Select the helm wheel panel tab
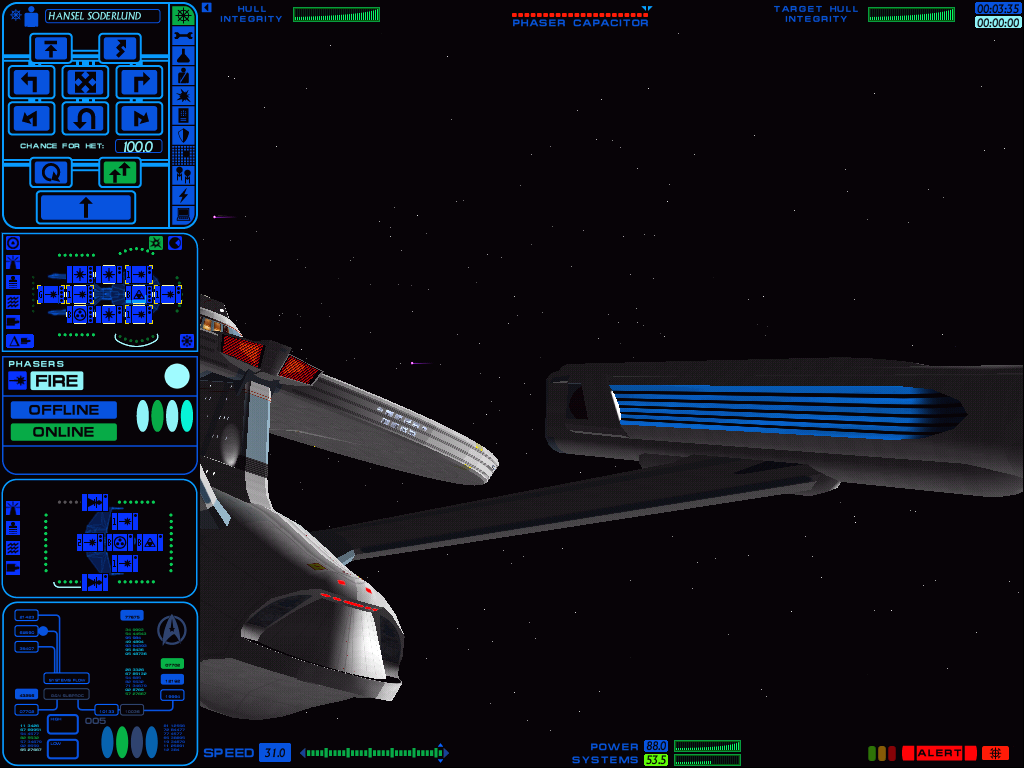The image size is (1024, 768). click(x=183, y=16)
